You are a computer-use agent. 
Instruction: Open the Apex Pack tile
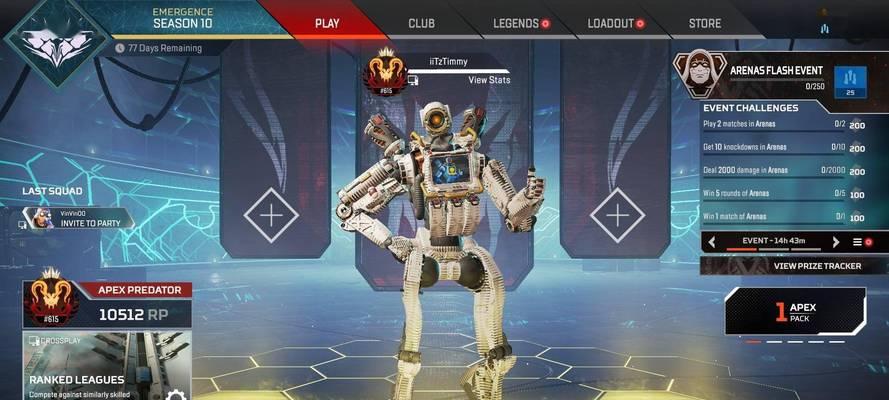tap(795, 312)
